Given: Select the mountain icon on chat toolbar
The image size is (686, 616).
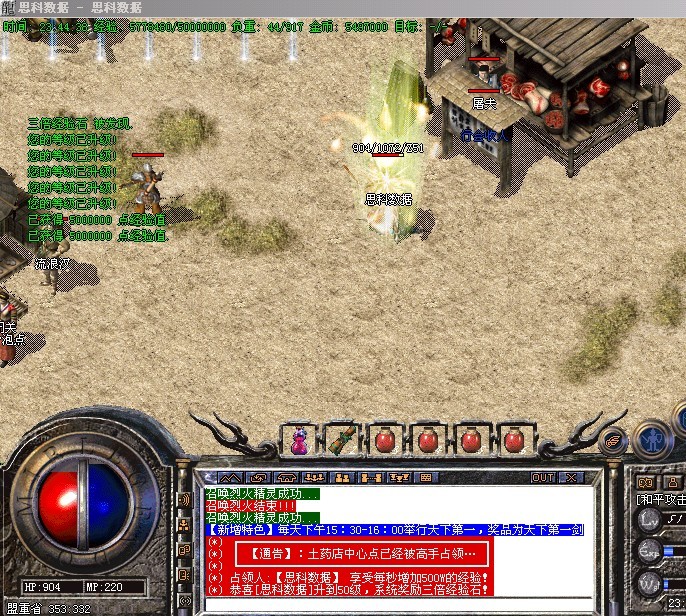Looking at the screenshot, I should coord(228,478).
